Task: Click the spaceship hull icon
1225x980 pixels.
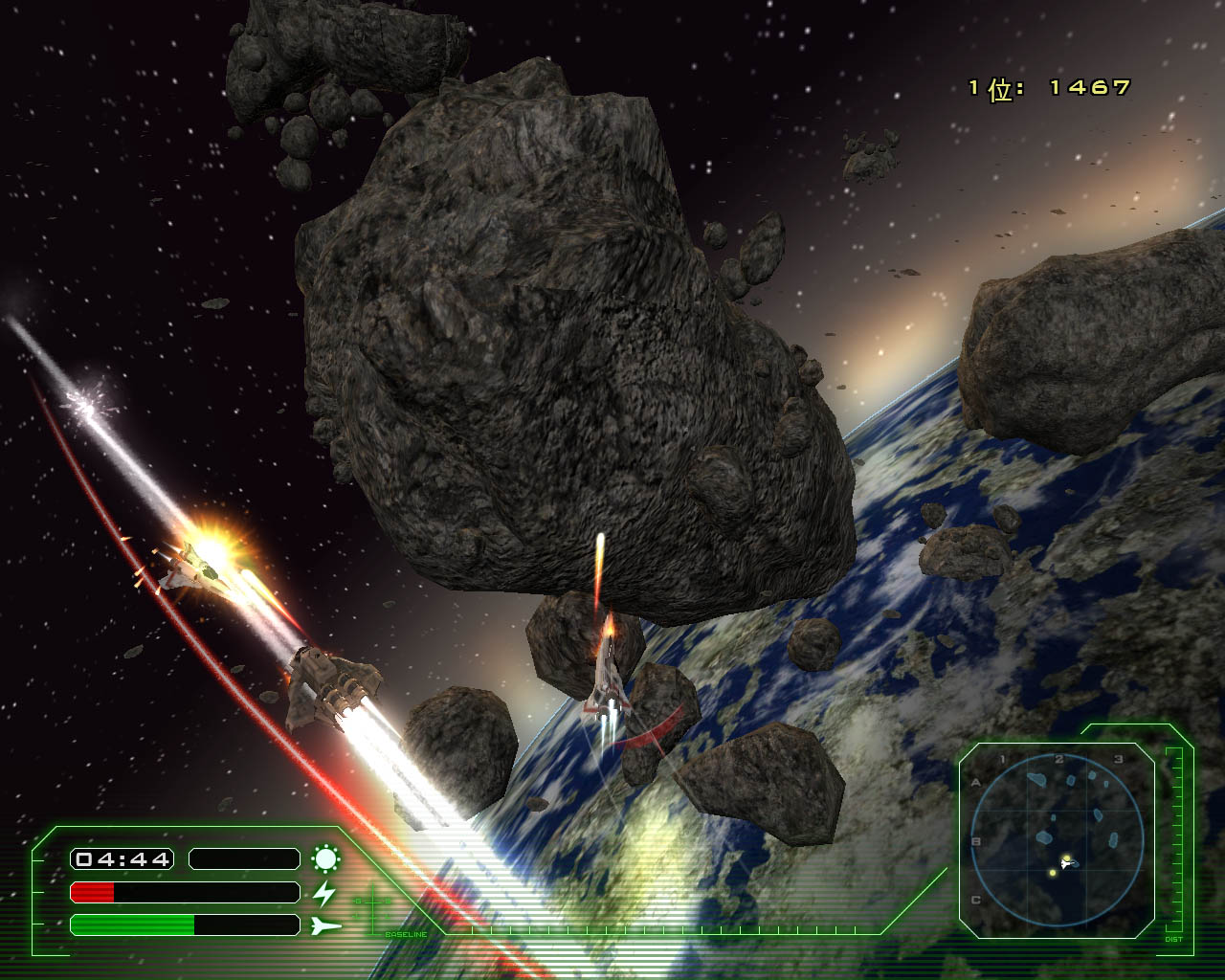Action: tap(325, 925)
